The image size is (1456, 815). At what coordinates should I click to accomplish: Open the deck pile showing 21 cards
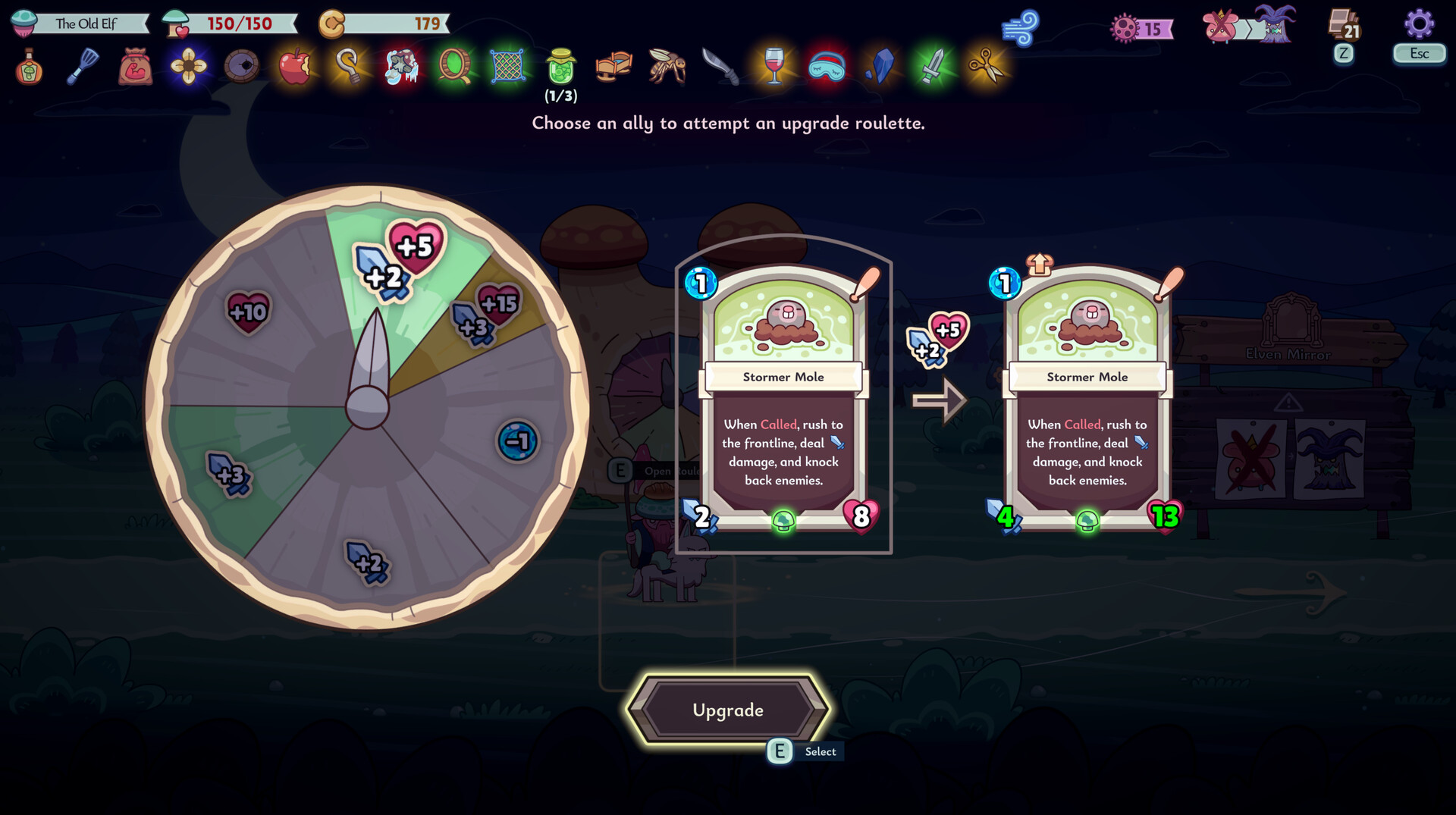click(x=1345, y=25)
